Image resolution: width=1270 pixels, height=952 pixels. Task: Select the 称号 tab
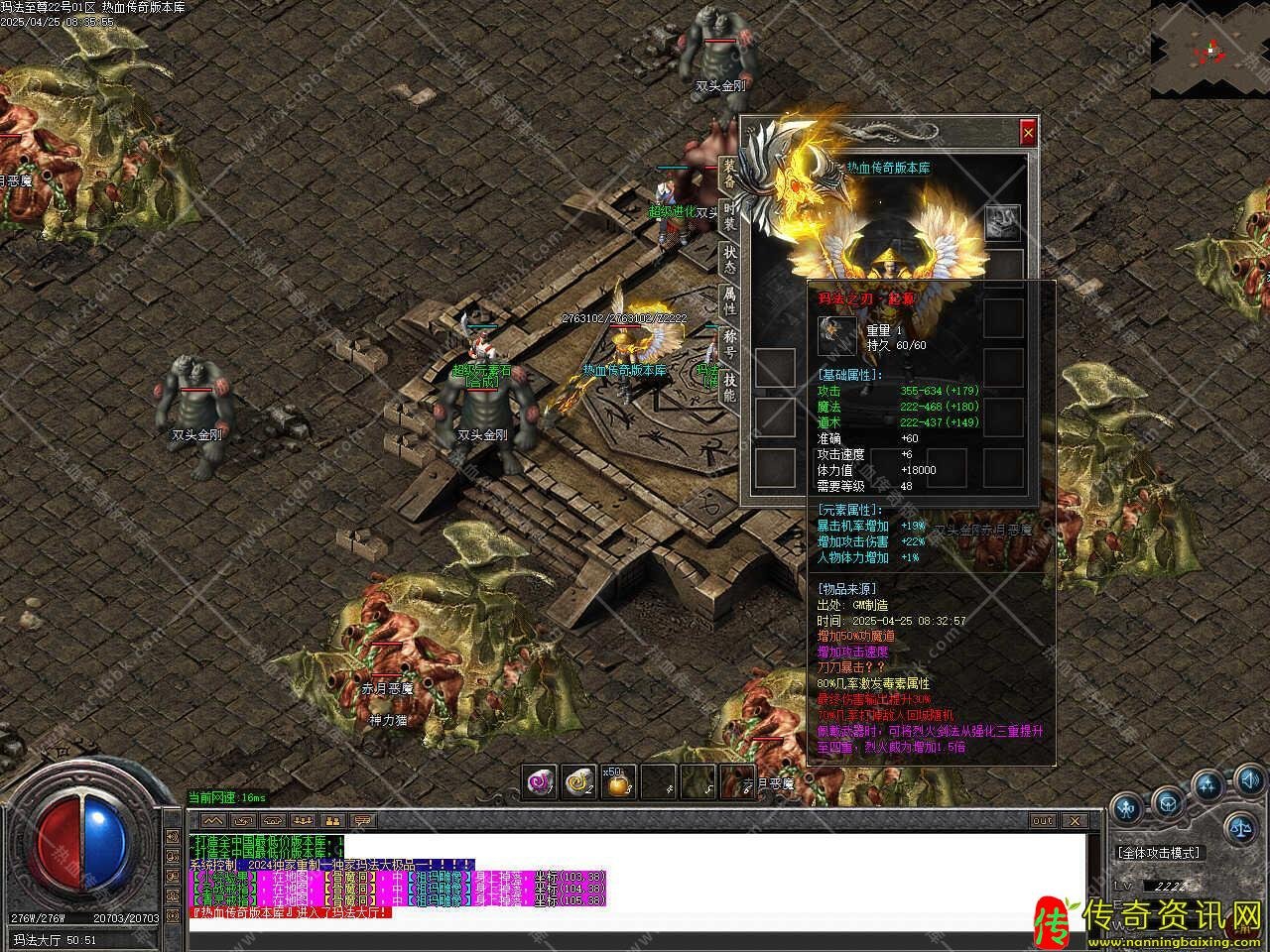pyautogui.click(x=729, y=344)
